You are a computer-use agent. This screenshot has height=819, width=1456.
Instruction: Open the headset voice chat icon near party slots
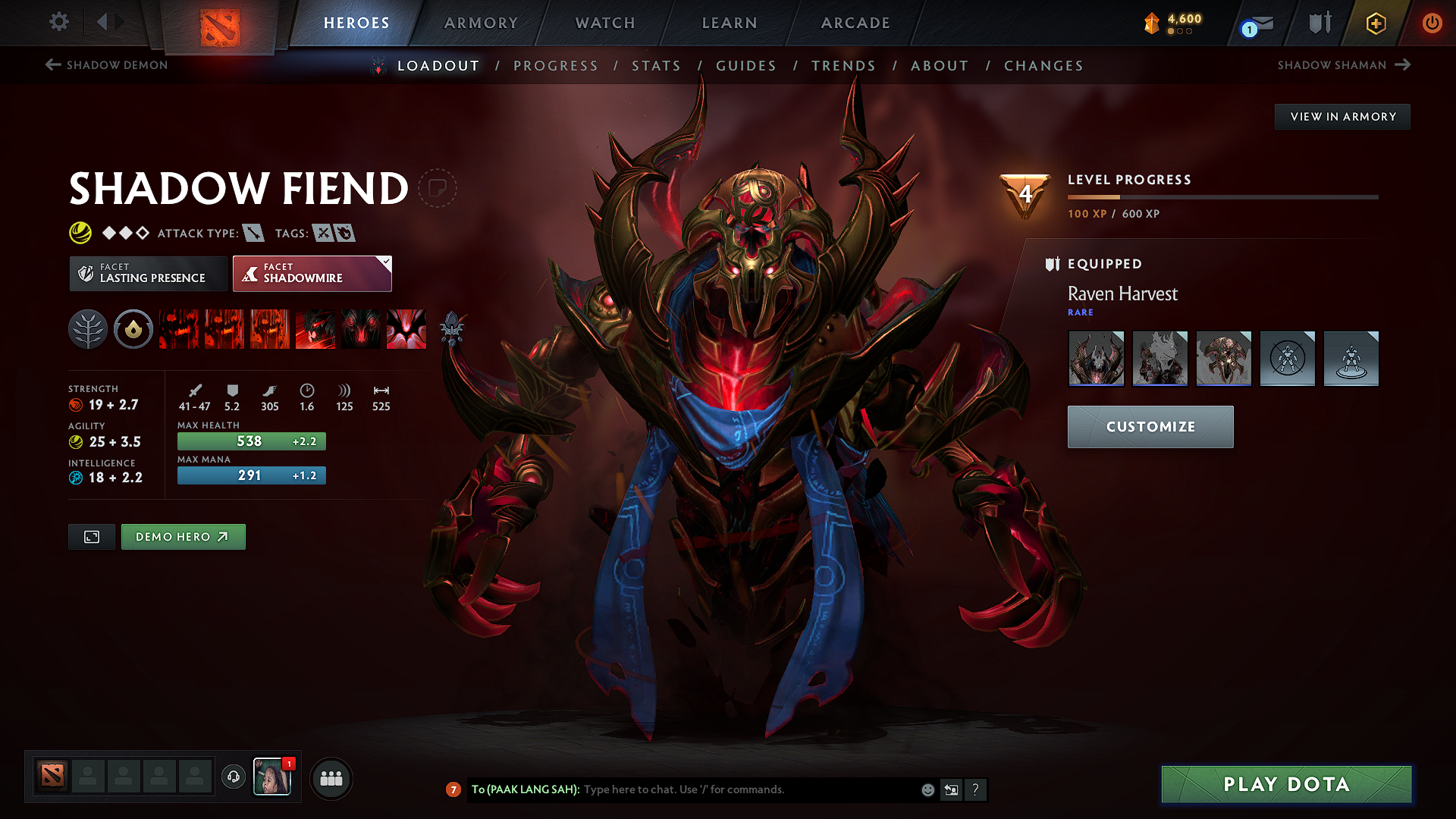pyautogui.click(x=233, y=777)
